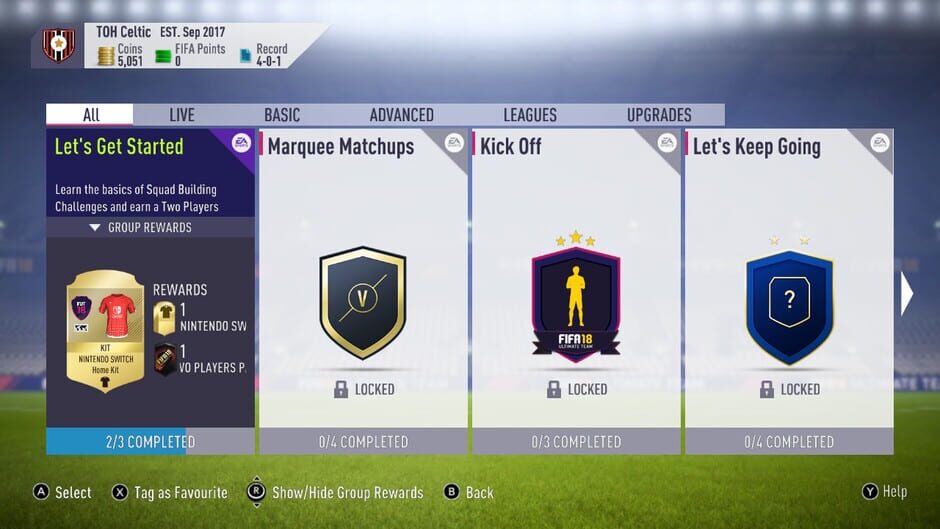
Task: Switch to the ADVANCED tab
Action: coord(401,115)
